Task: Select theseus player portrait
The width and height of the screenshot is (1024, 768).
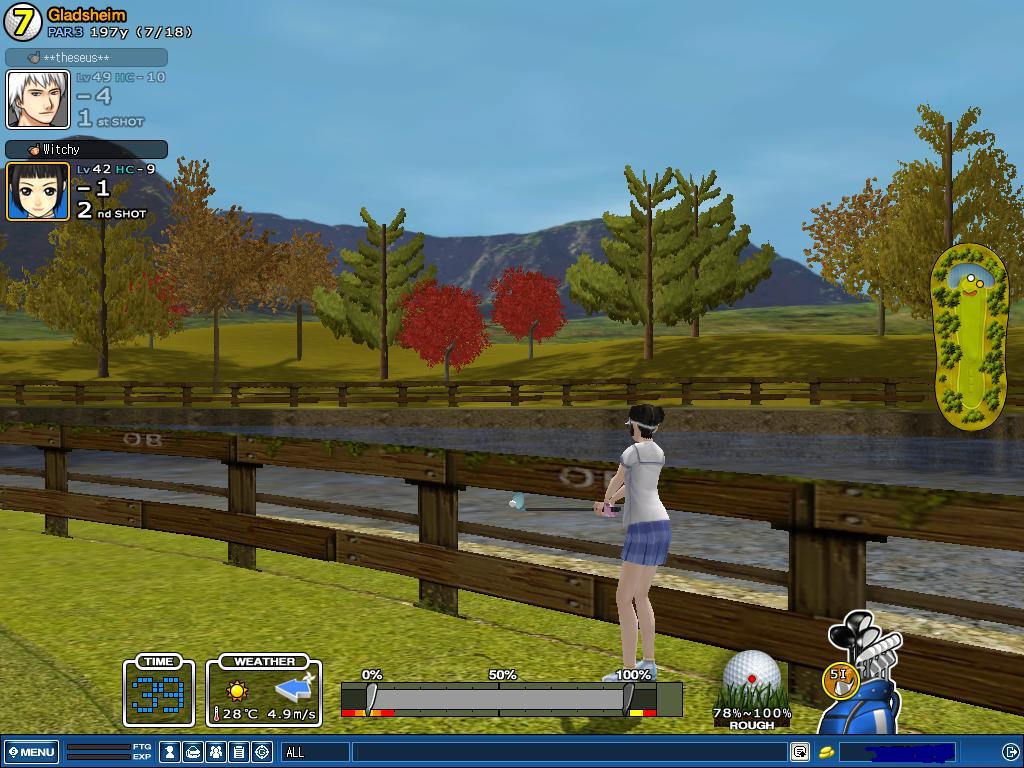Action: (x=38, y=99)
